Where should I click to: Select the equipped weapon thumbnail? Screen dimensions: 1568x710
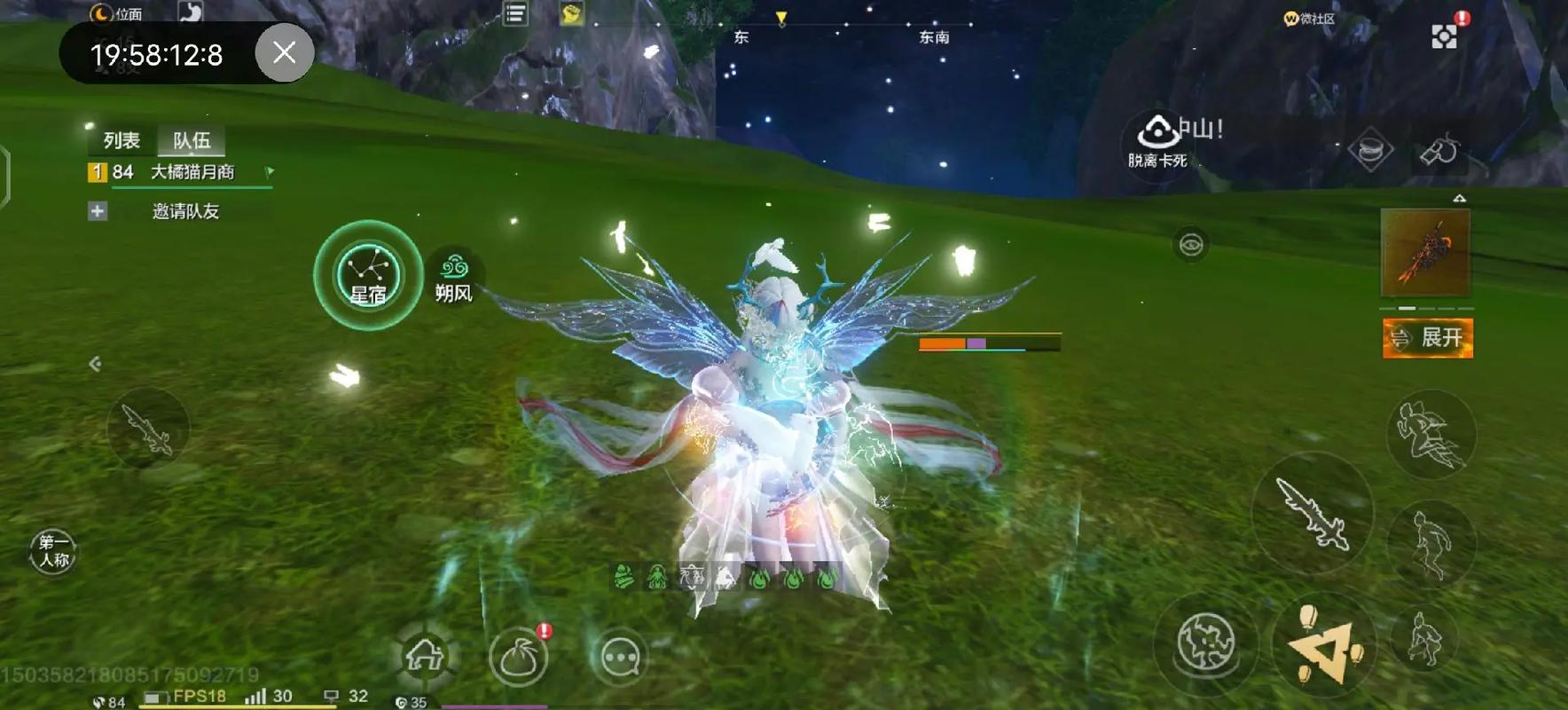tap(1425, 252)
